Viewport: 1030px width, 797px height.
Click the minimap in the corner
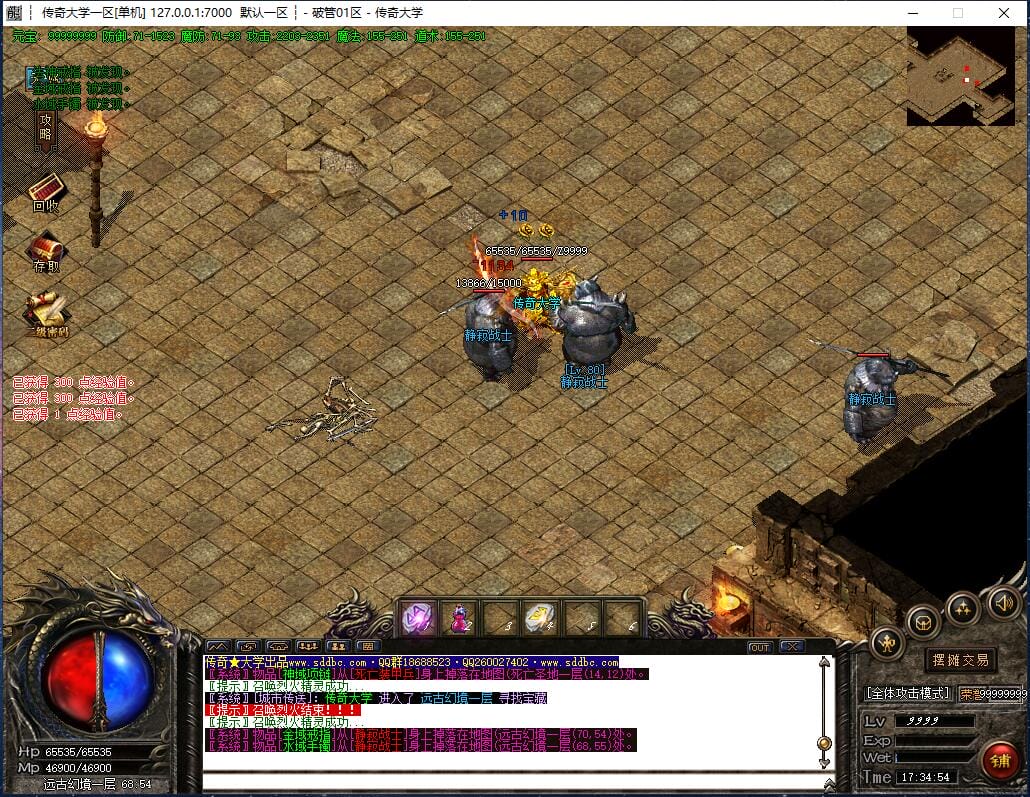click(960, 76)
